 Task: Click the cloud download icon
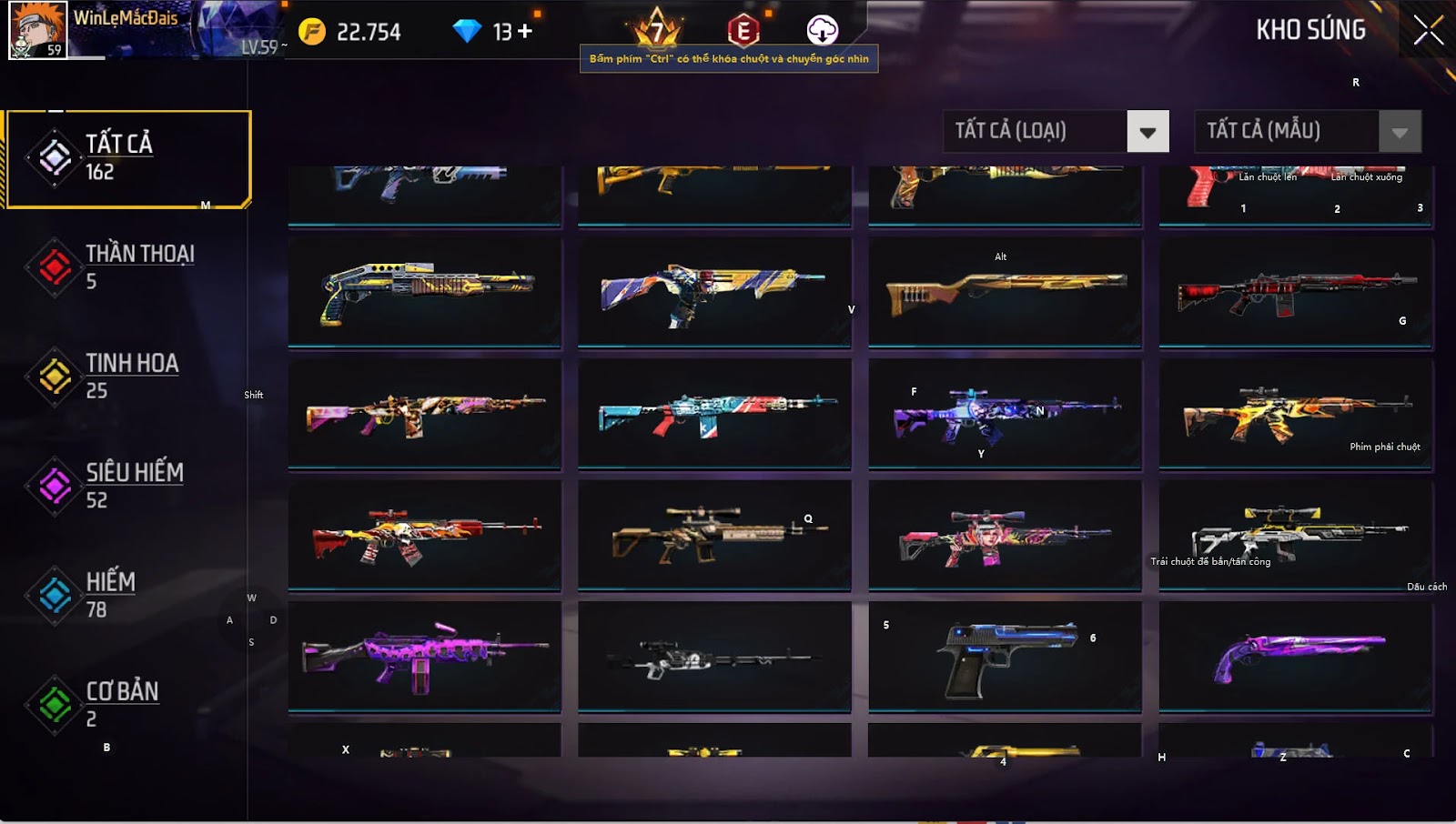click(x=822, y=31)
